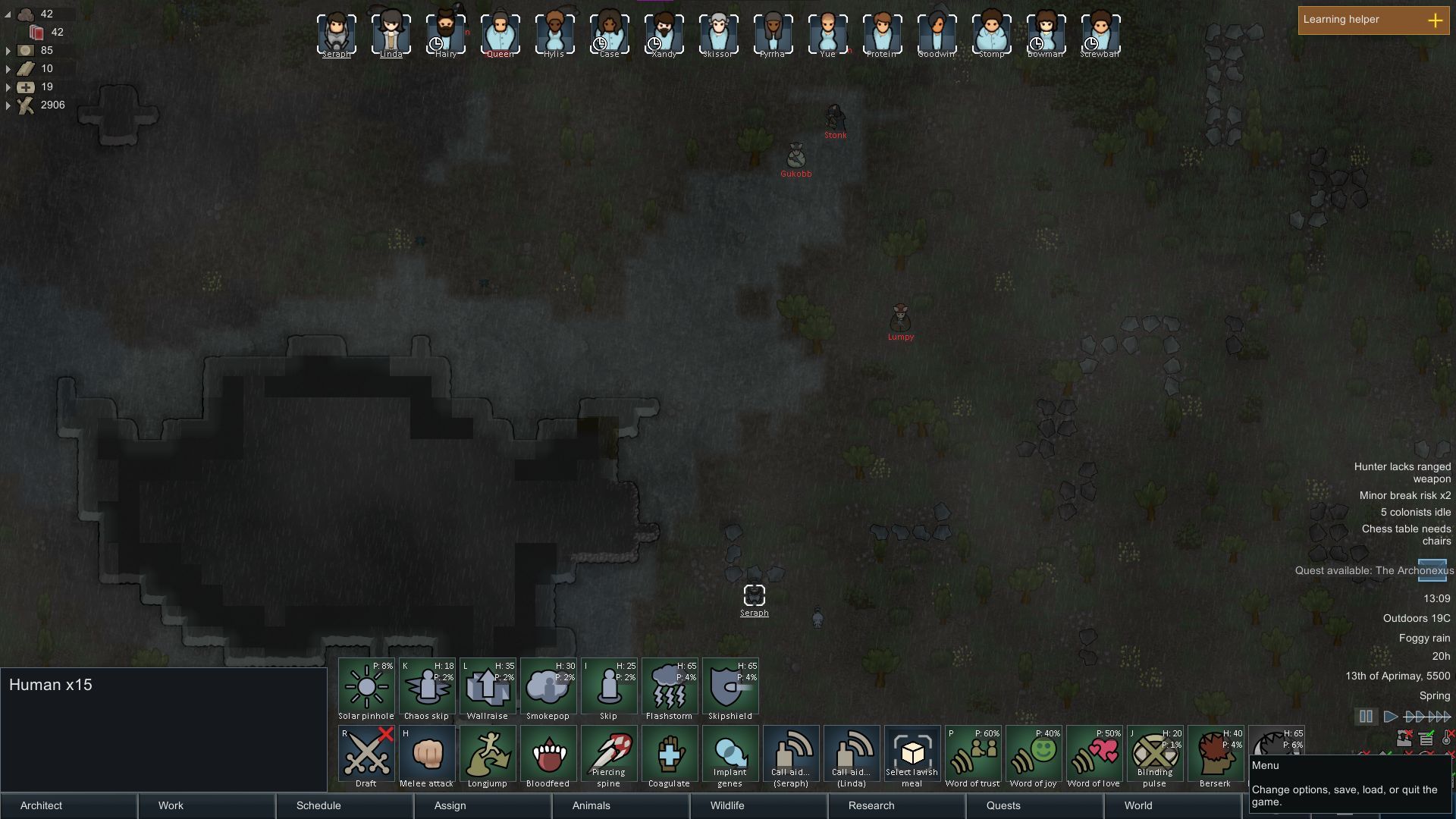Toggle the temperature overlay indicator
Image resolution: width=1456 pixels, height=819 pixels.
pos(1447,739)
